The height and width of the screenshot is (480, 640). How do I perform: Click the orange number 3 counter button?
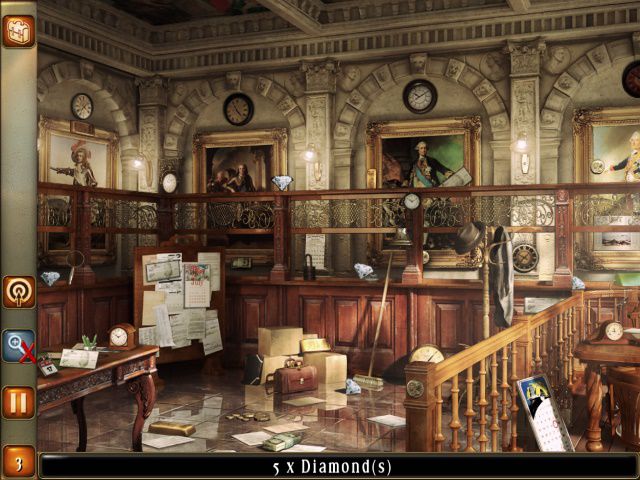18,461
